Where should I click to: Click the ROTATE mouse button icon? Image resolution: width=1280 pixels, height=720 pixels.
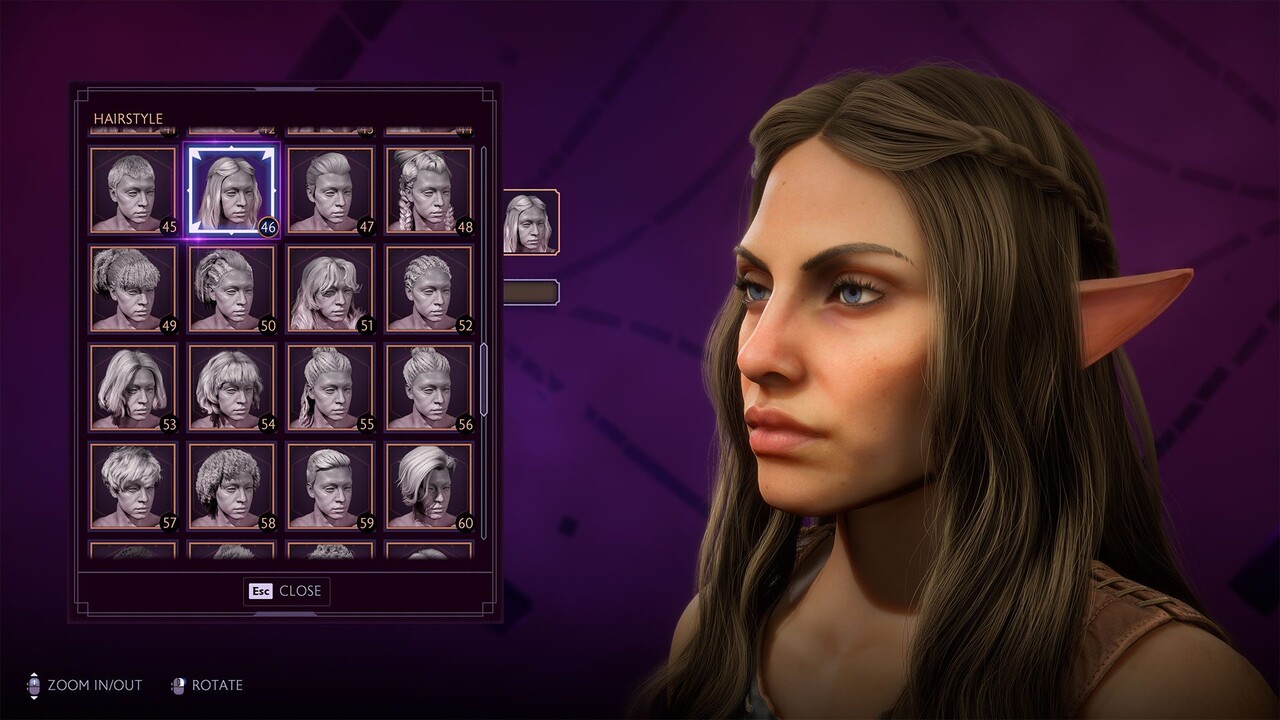point(180,686)
